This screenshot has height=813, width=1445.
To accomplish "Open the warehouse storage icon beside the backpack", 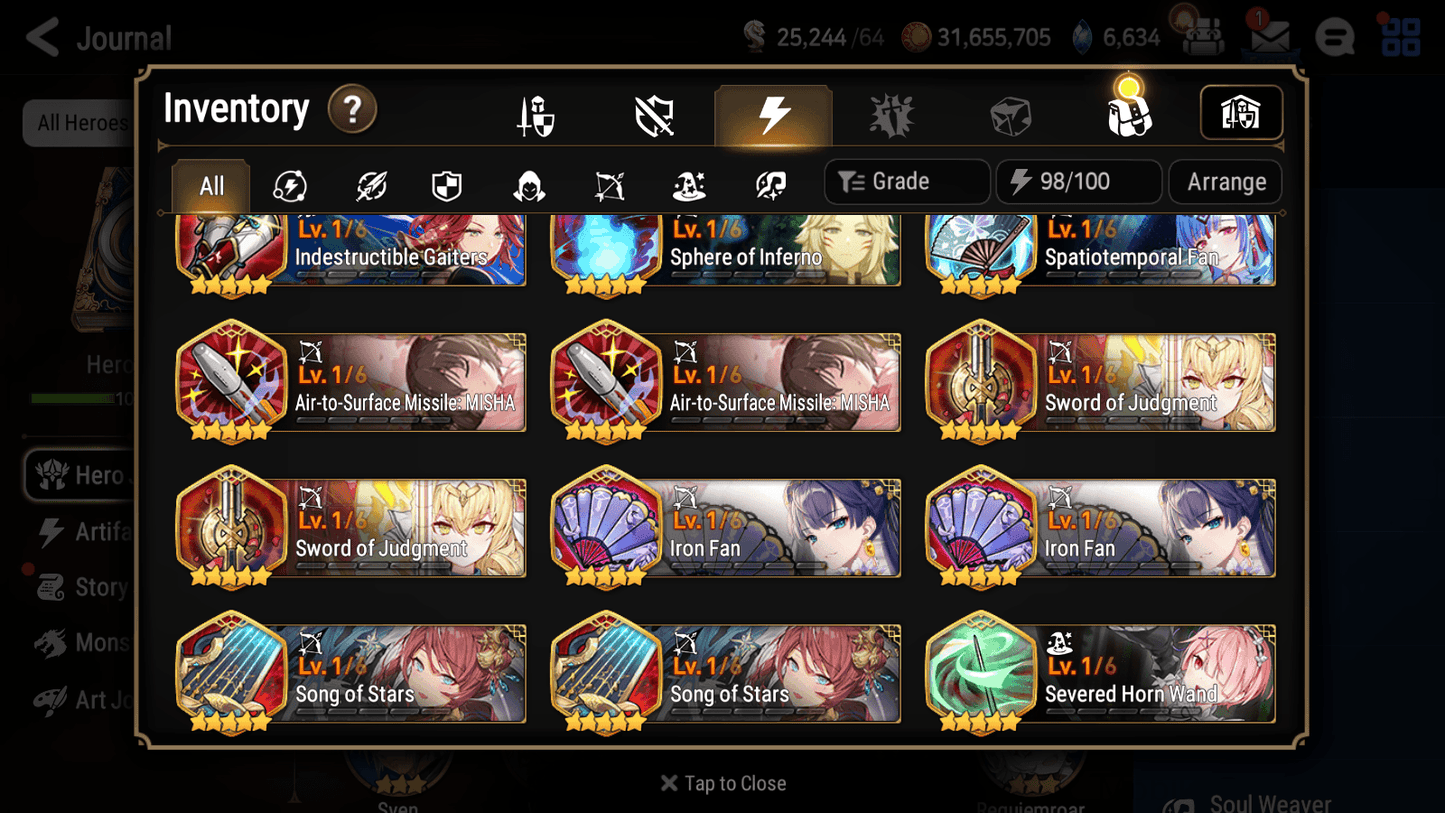I will (x=1241, y=113).
